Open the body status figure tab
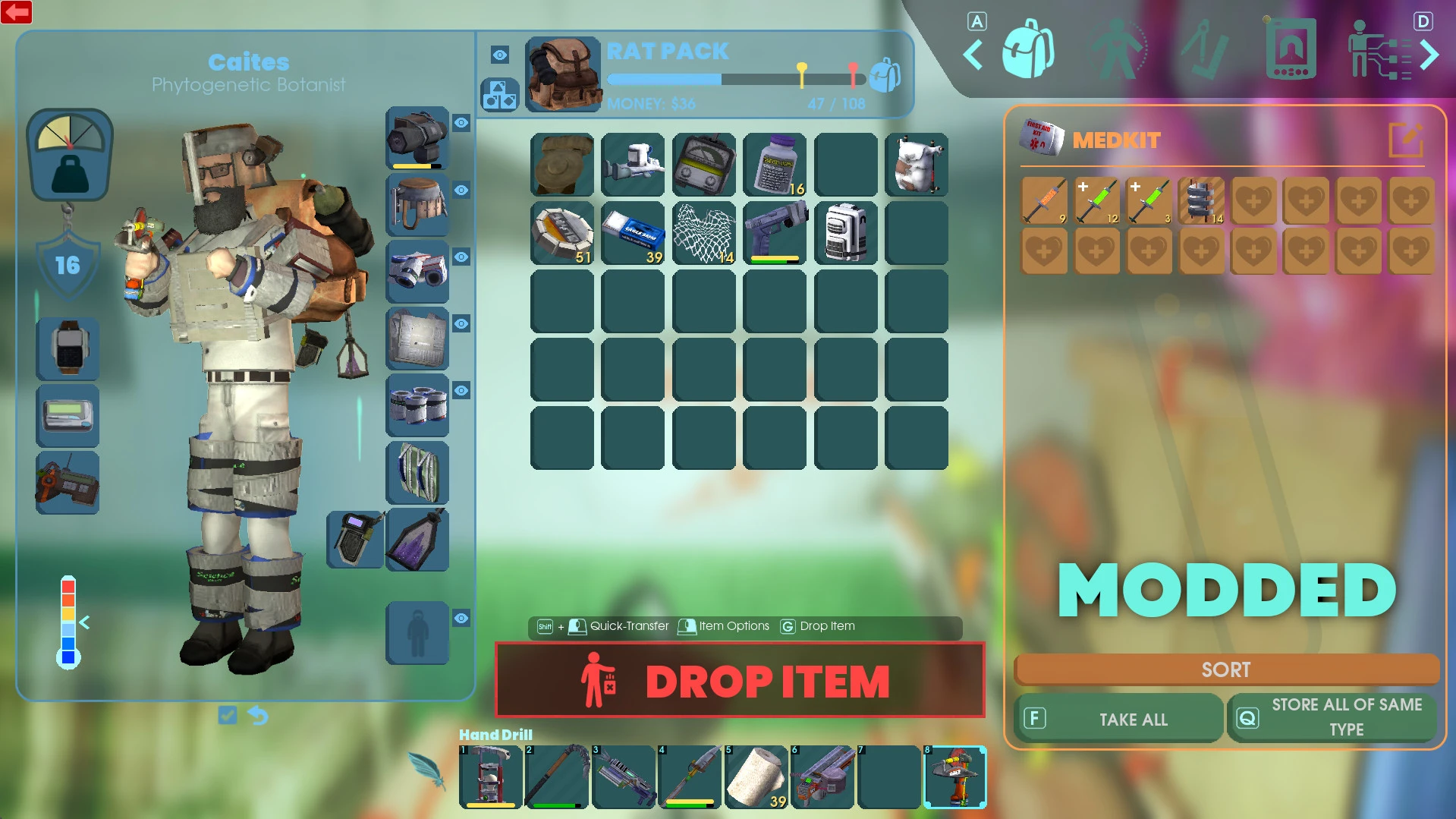 tap(1117, 50)
